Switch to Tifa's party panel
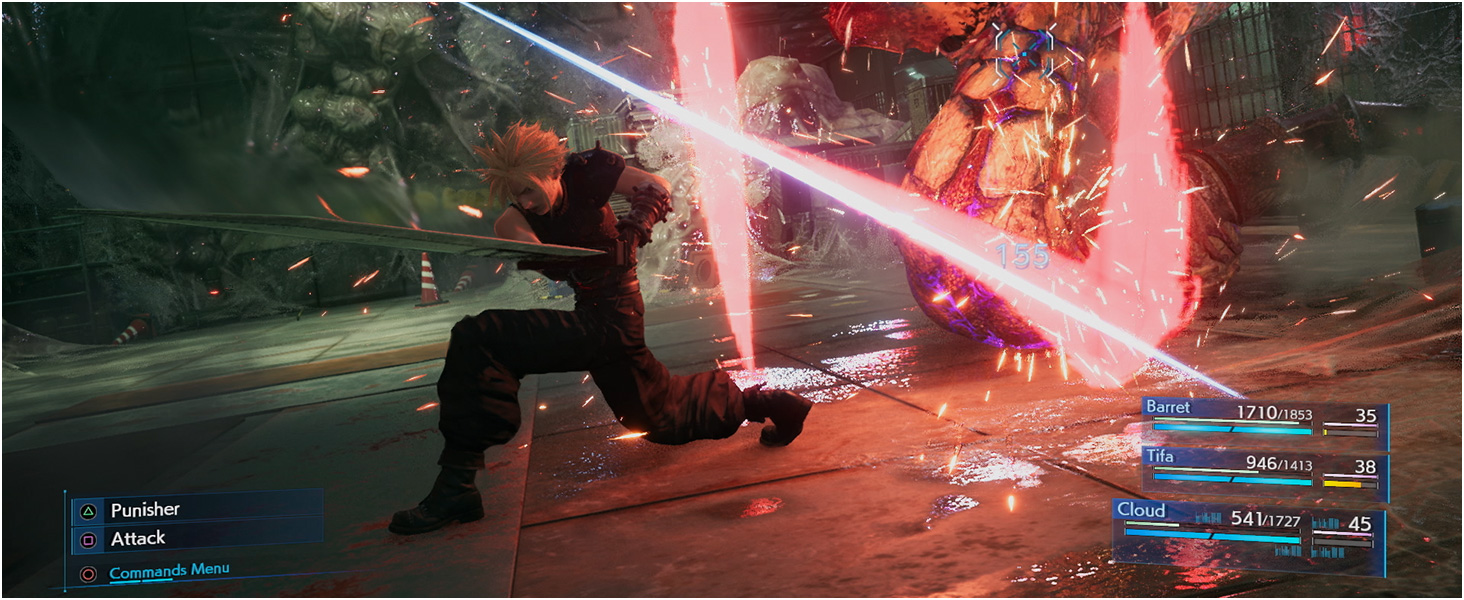 (1262, 470)
